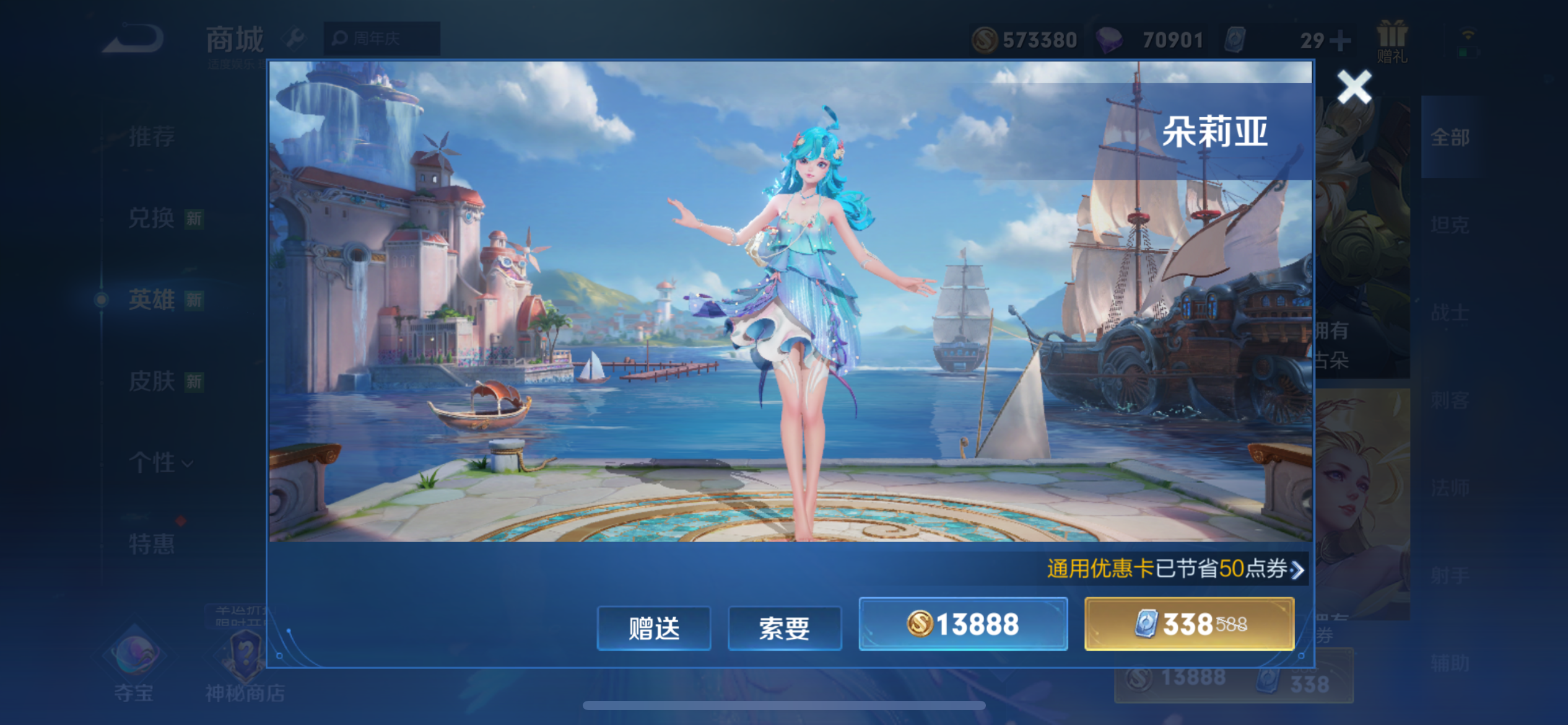This screenshot has width=1568, height=725.
Task: Filter heroes by 辅助 class
Action: [x=1450, y=663]
